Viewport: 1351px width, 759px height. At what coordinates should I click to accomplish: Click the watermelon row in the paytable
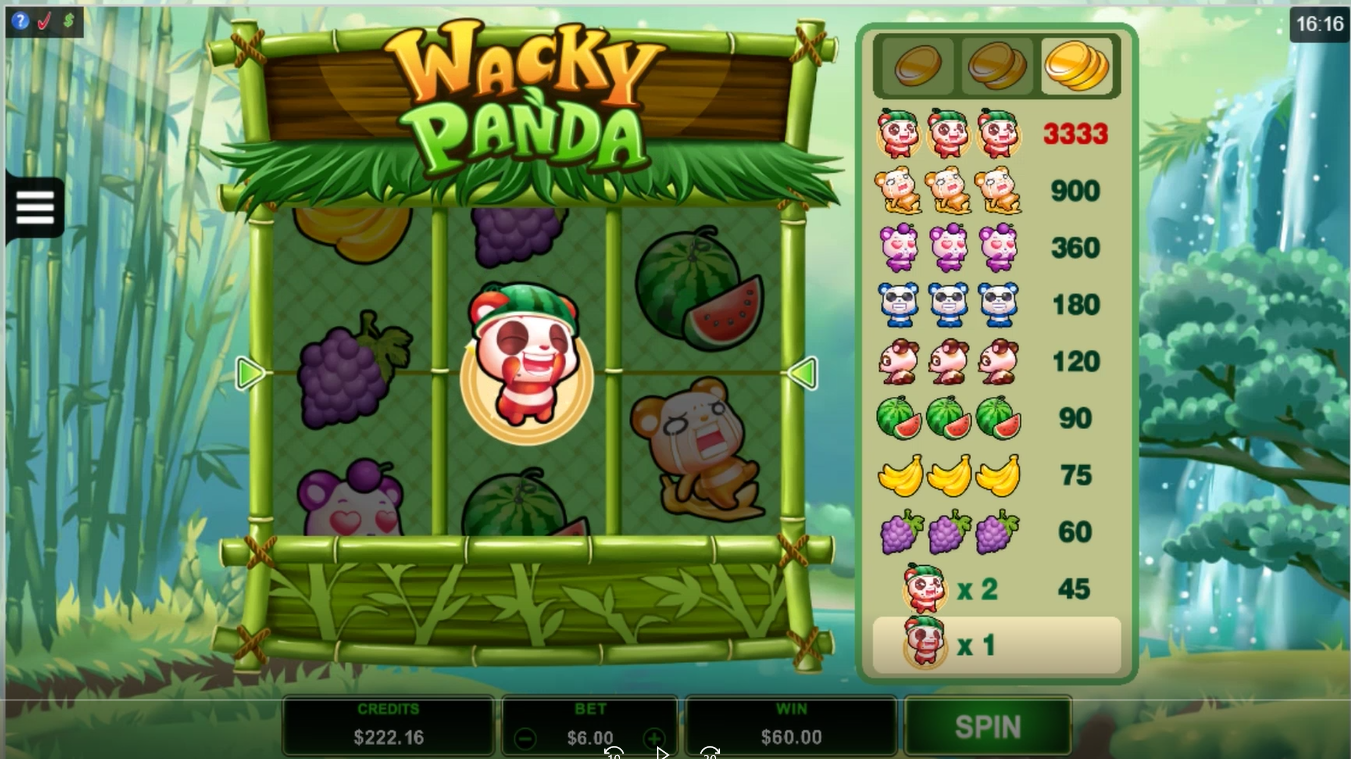point(995,418)
